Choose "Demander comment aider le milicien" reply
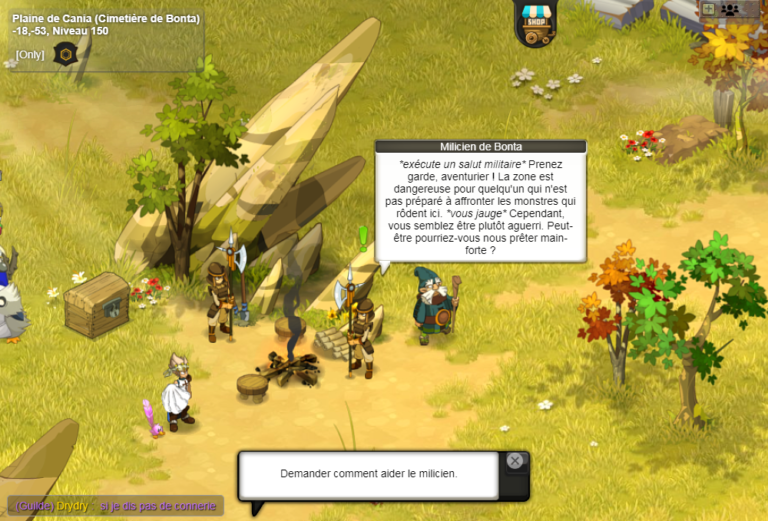768x521 pixels. [x=368, y=474]
